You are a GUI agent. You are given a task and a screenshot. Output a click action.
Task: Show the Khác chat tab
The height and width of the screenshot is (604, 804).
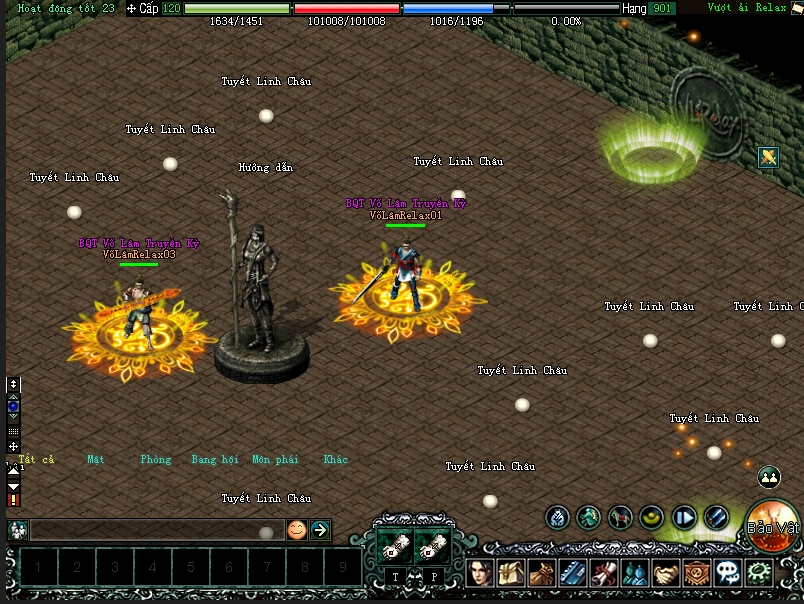[x=336, y=460]
